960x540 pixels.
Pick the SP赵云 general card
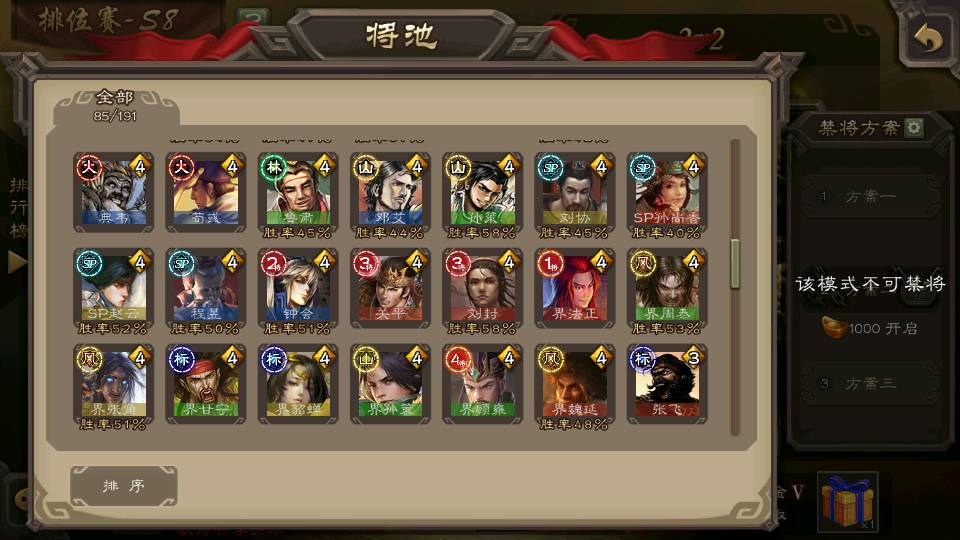[112, 287]
